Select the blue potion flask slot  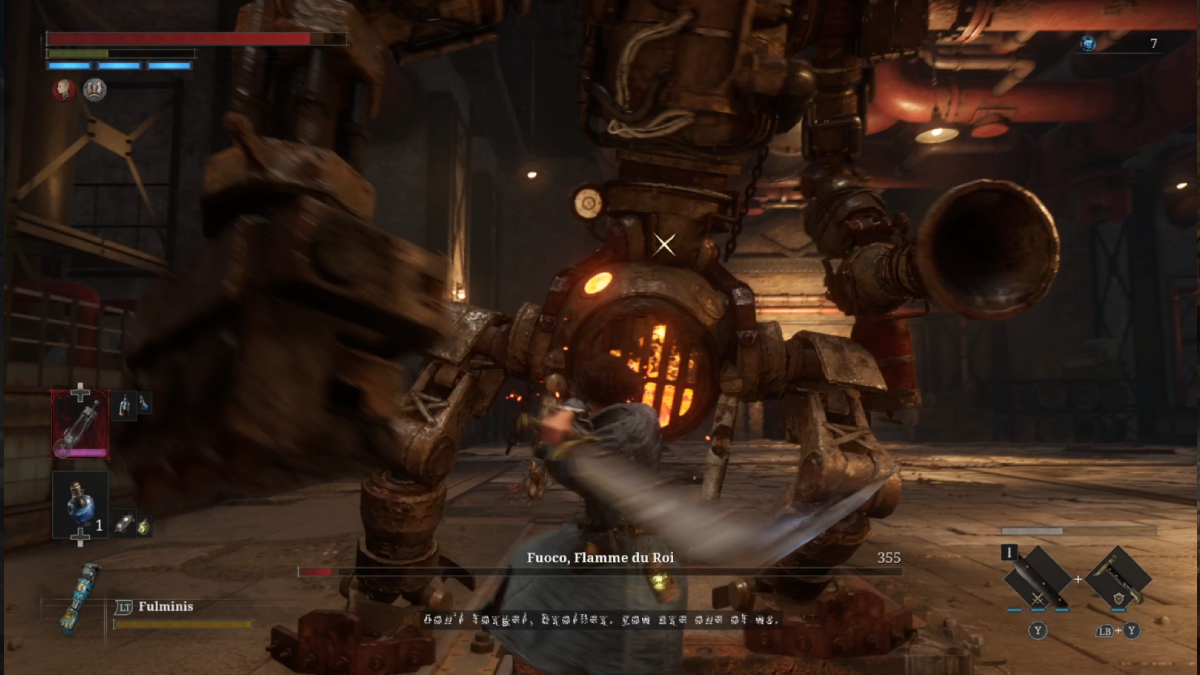click(80, 505)
